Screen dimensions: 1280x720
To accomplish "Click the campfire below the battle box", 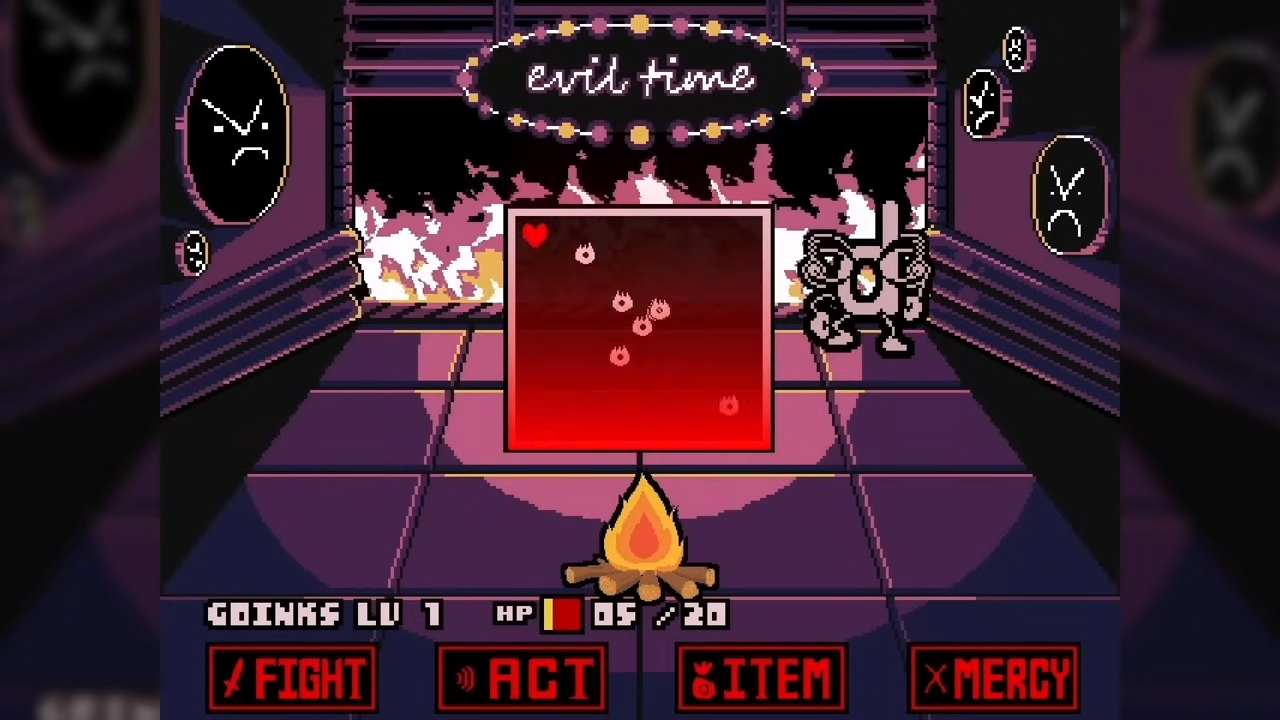I will (641, 540).
